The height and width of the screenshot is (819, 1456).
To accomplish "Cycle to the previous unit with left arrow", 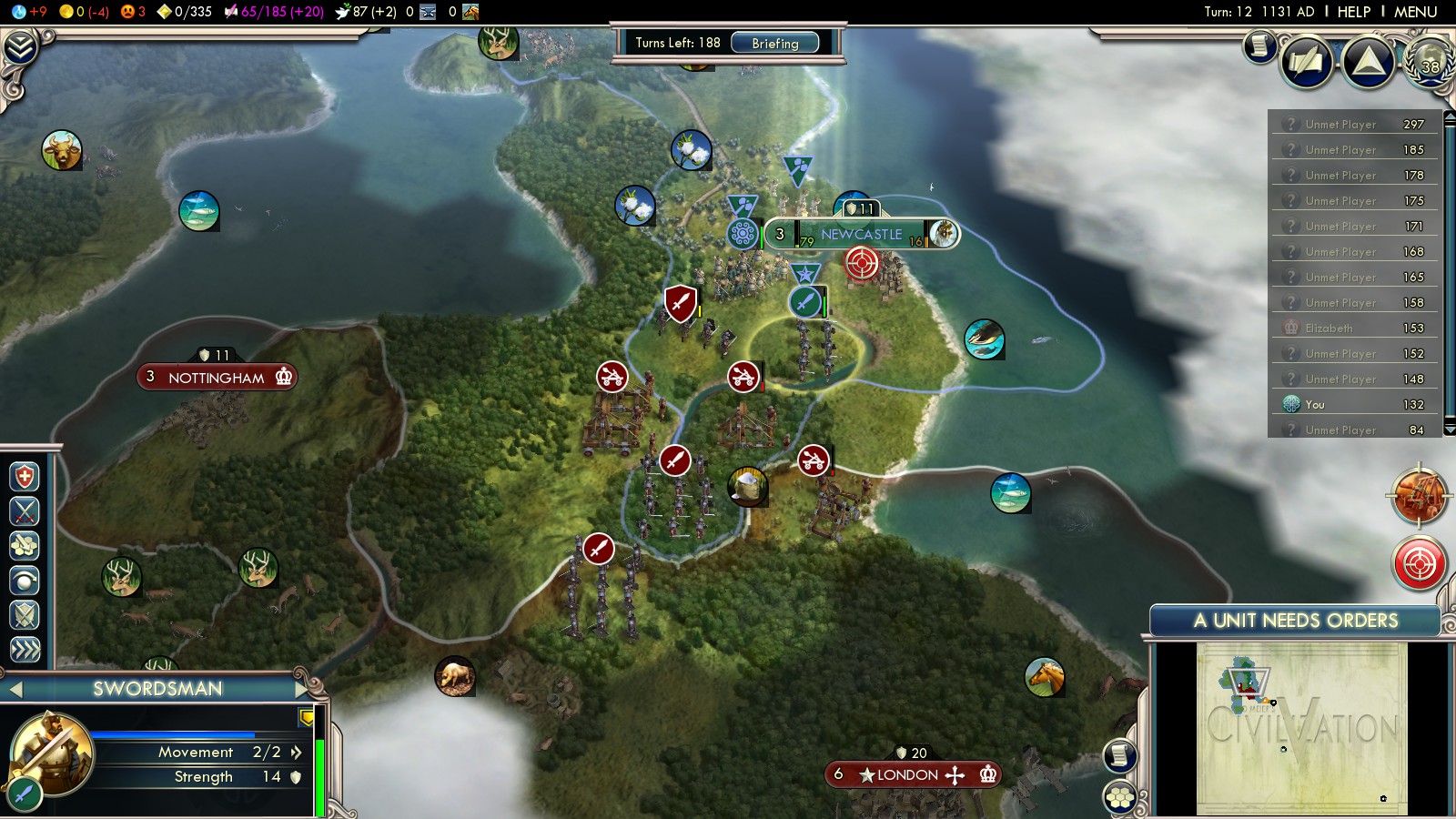I will pyautogui.click(x=15, y=690).
